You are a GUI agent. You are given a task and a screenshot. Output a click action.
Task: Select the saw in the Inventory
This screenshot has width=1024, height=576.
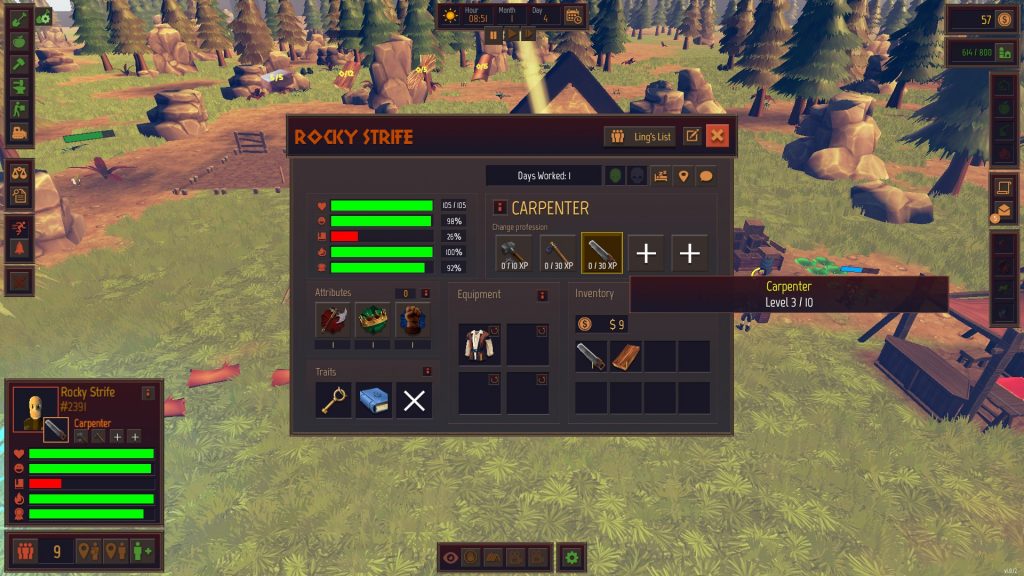591,356
